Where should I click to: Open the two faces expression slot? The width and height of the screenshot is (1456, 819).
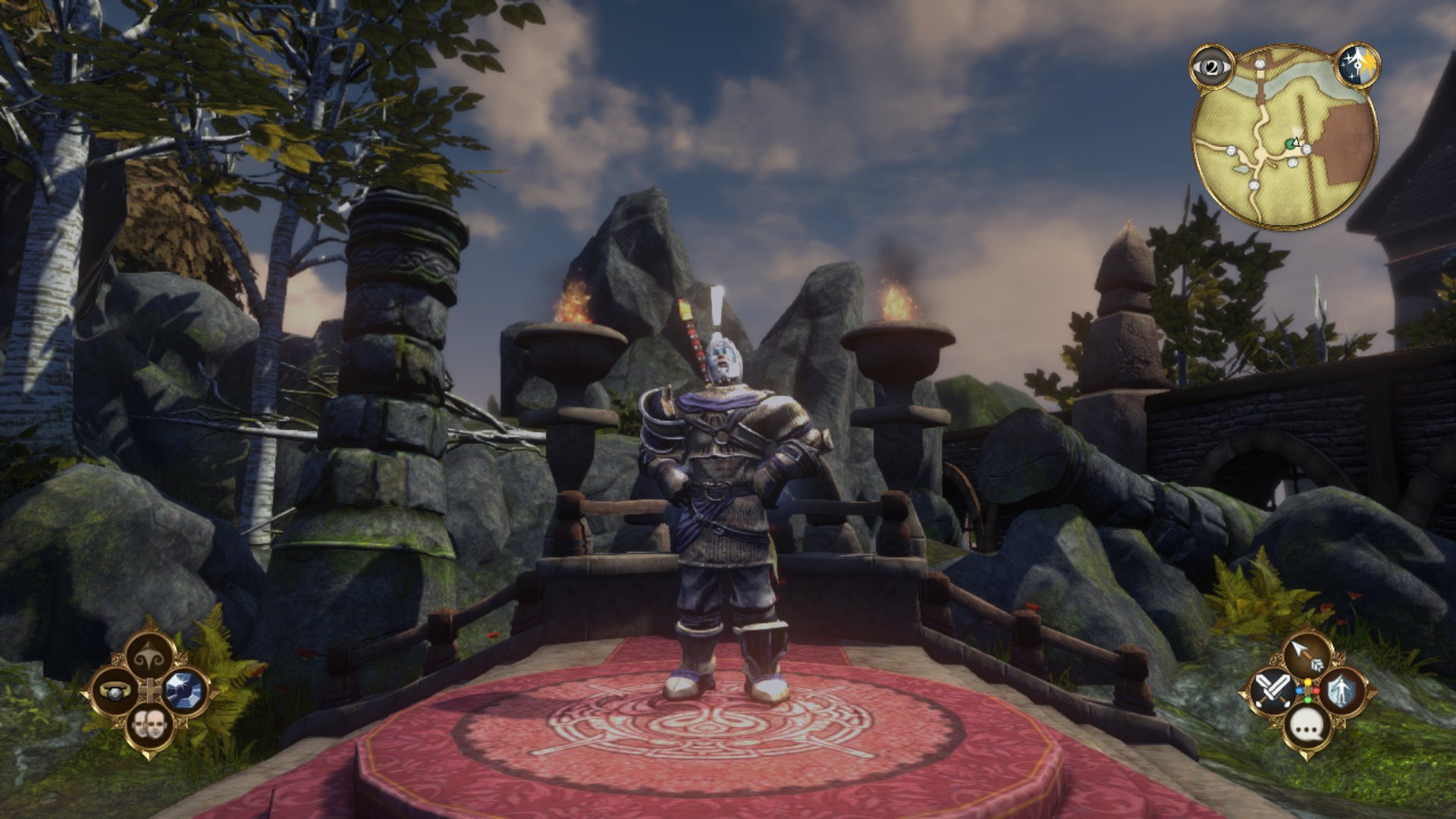point(149,726)
